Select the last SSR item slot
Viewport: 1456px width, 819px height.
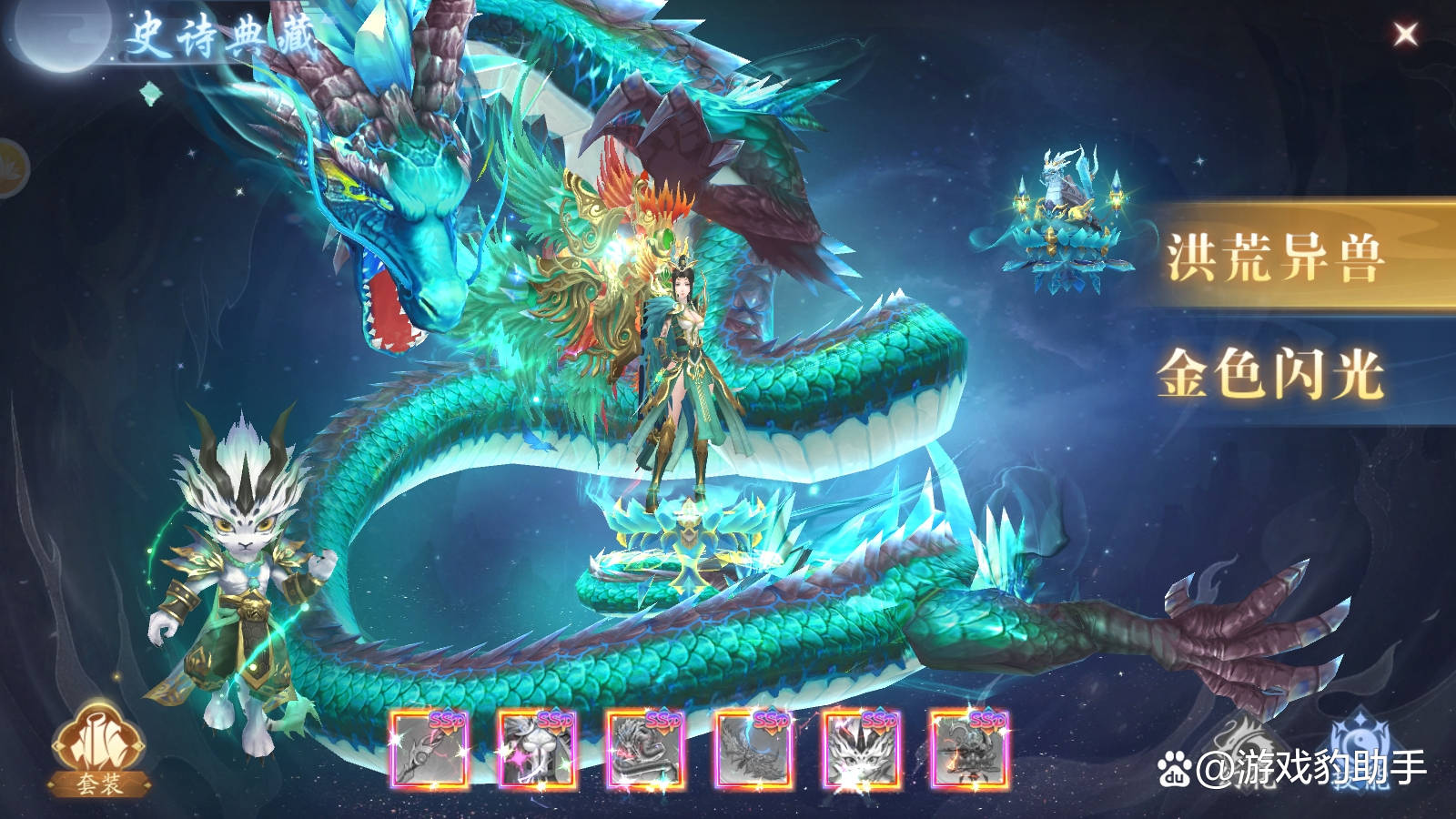click(x=969, y=750)
